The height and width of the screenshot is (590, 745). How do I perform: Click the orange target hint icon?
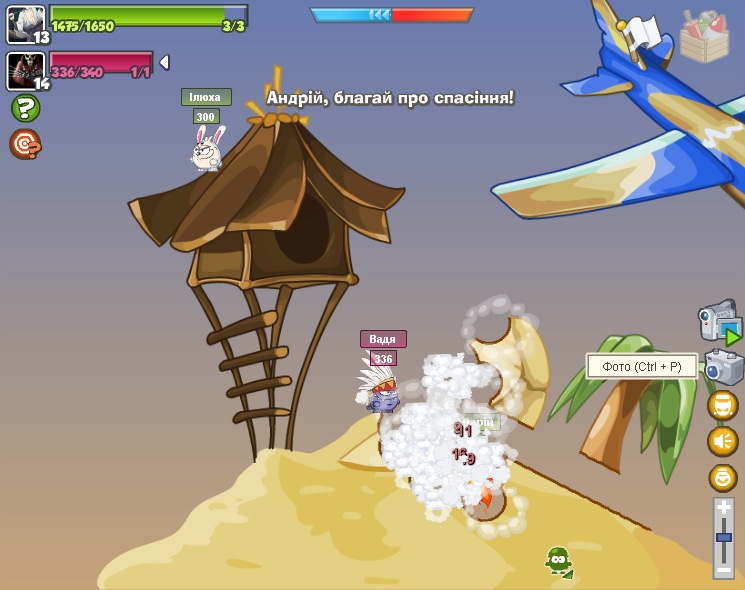pos(25,144)
